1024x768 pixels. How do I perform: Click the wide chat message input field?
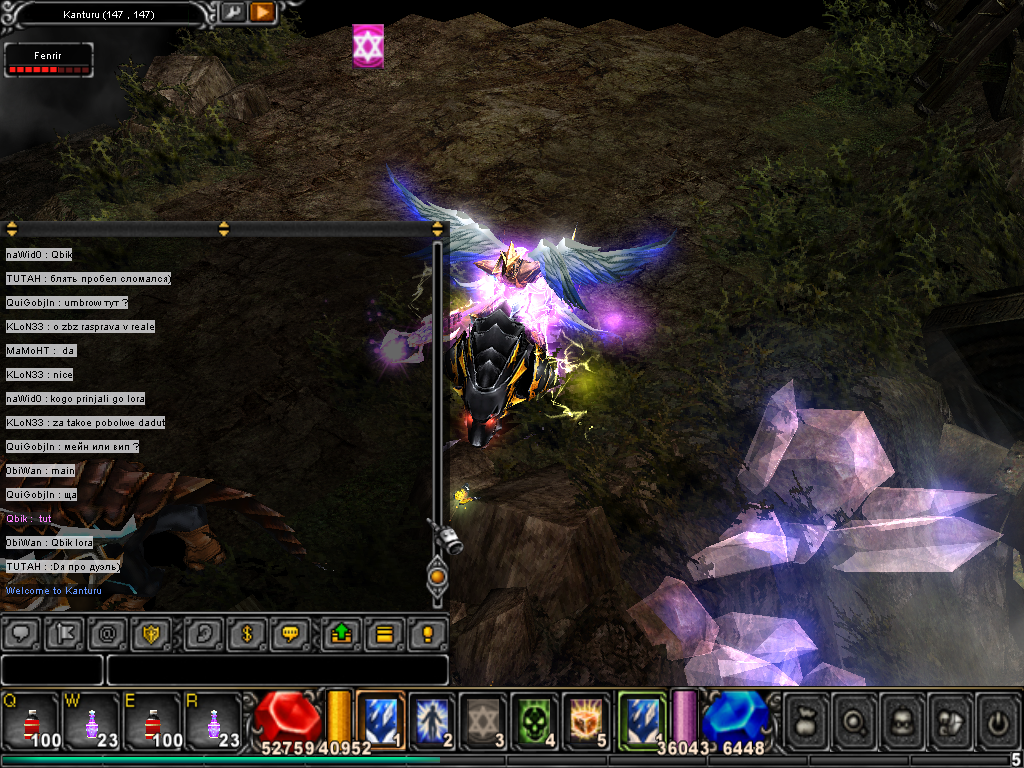click(x=277, y=670)
